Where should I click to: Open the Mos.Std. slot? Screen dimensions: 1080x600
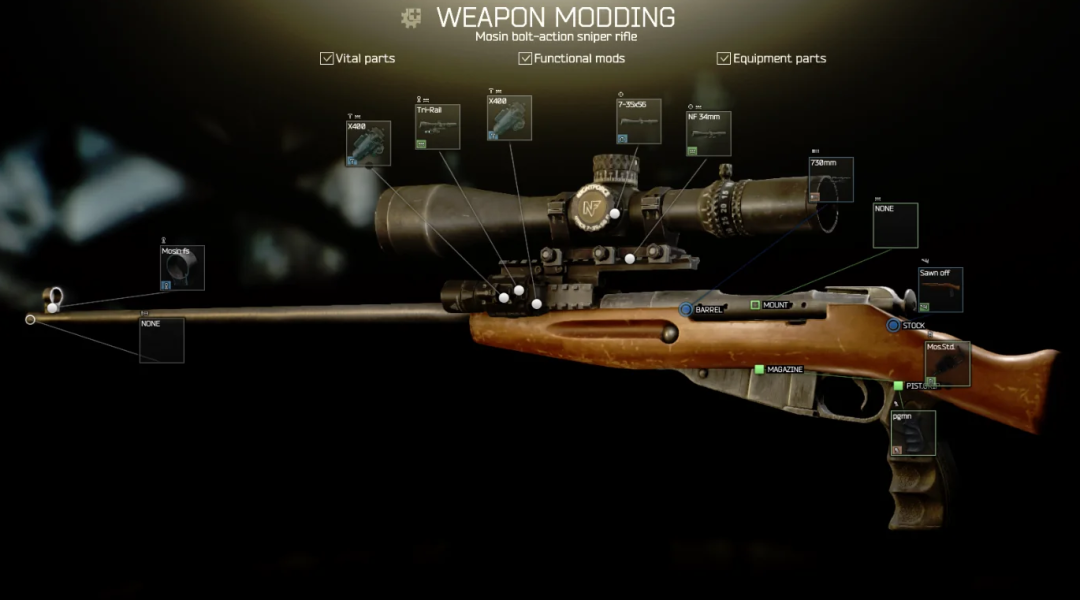[x=947, y=364]
